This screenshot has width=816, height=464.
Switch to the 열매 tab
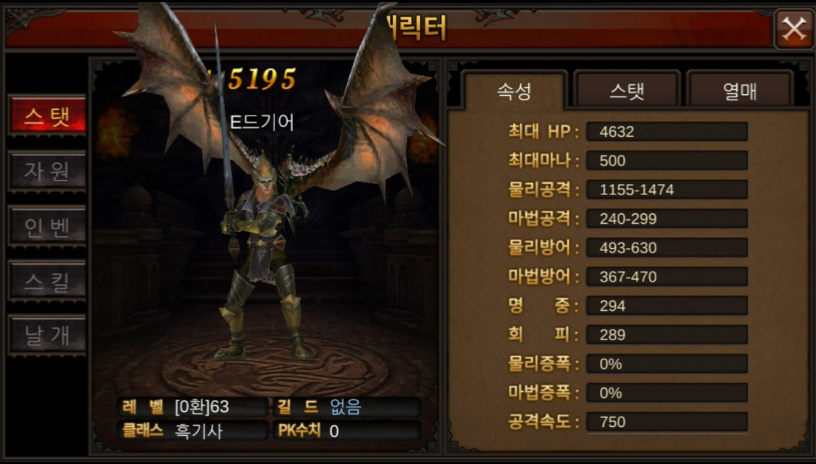tap(739, 92)
